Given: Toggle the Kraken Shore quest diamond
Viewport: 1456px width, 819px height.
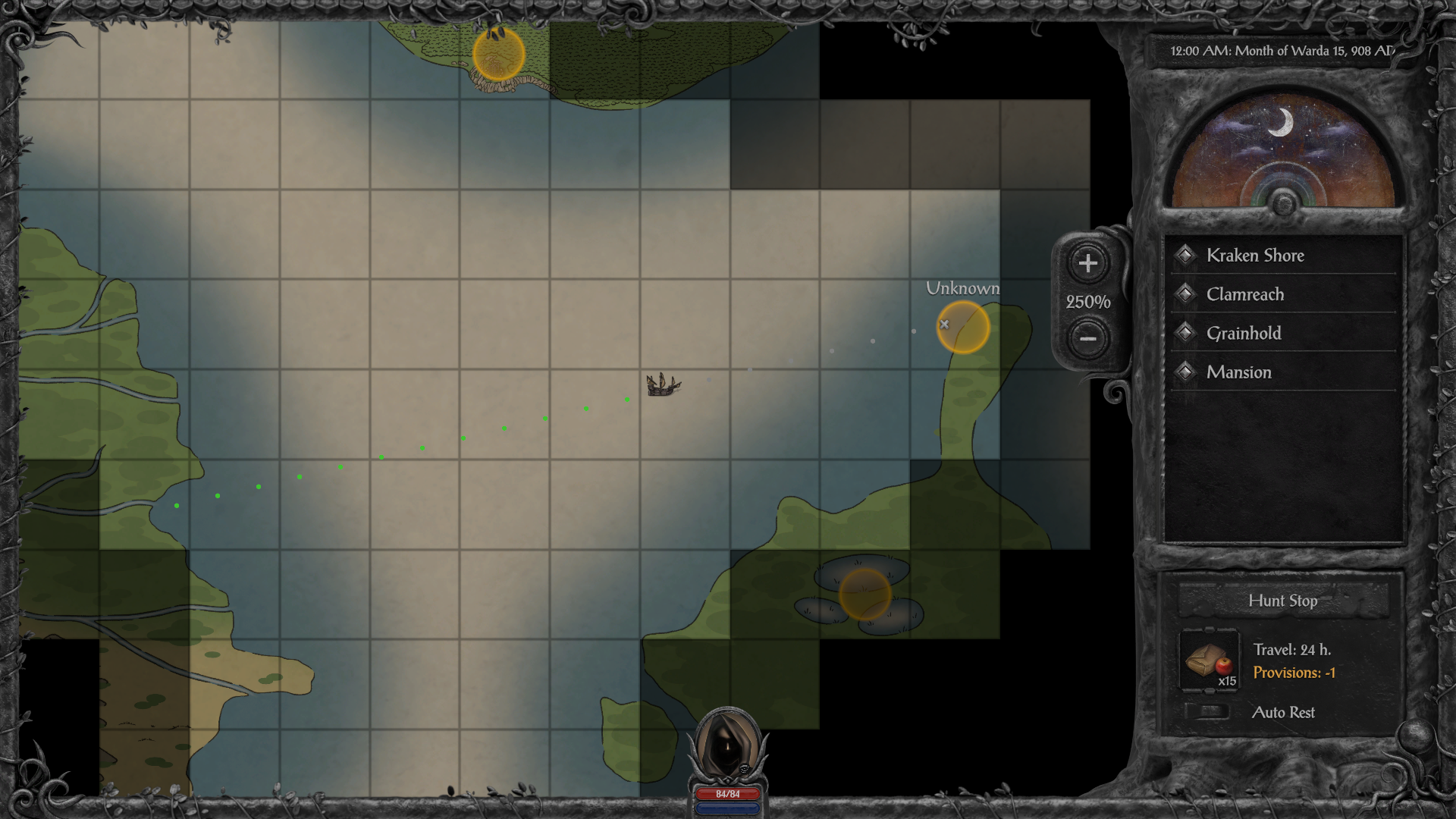Looking at the screenshot, I should (x=1185, y=255).
